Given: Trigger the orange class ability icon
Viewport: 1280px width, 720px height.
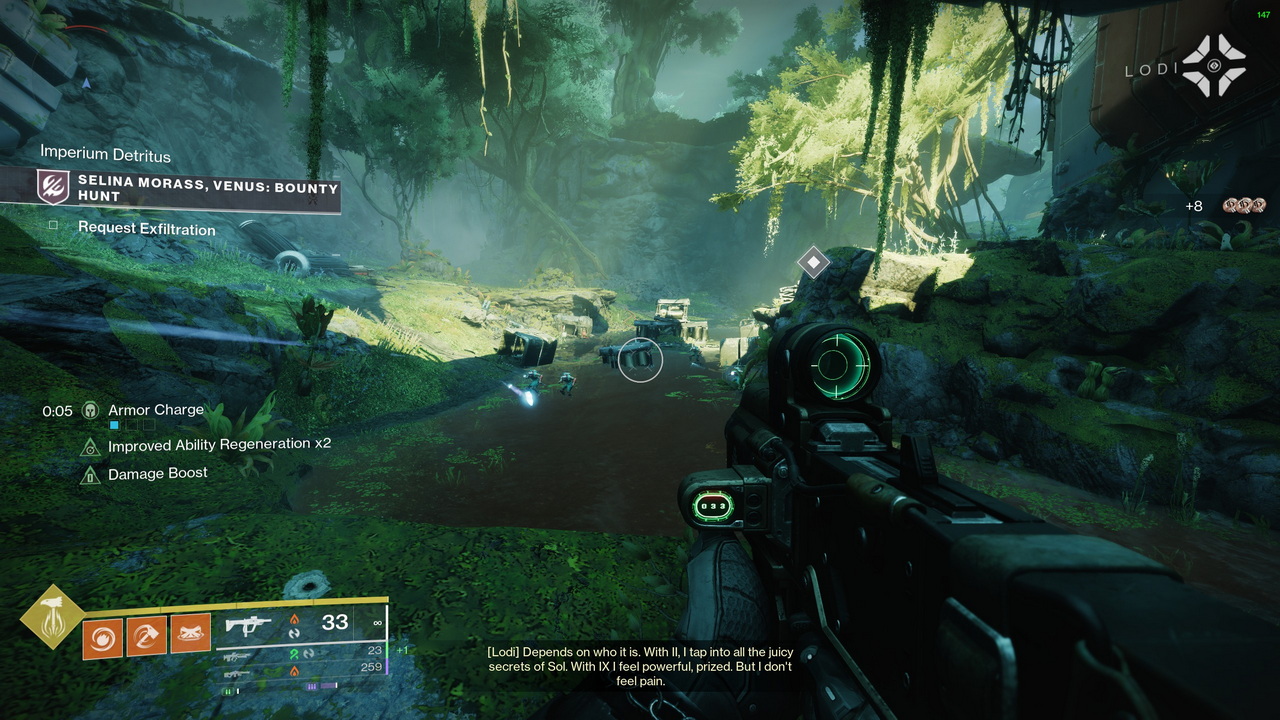Looking at the screenshot, I should pos(190,634).
